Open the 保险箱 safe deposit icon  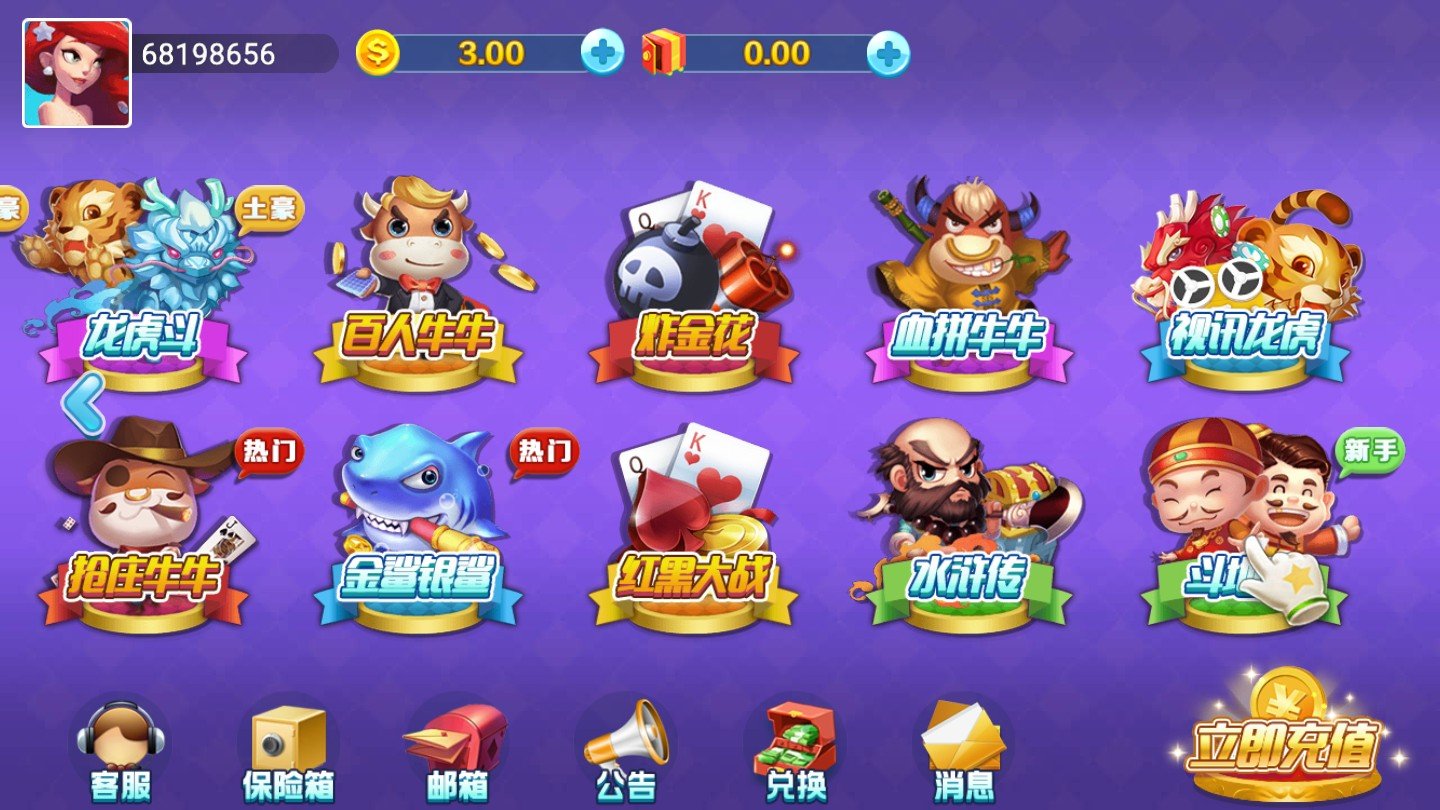click(290, 745)
